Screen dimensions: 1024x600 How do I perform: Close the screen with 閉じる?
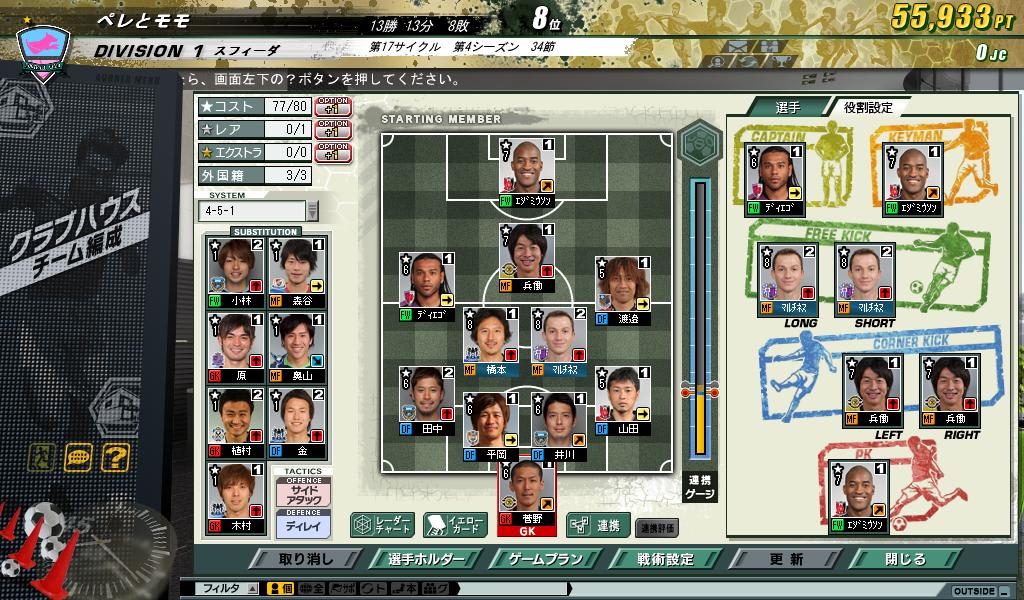pos(905,559)
